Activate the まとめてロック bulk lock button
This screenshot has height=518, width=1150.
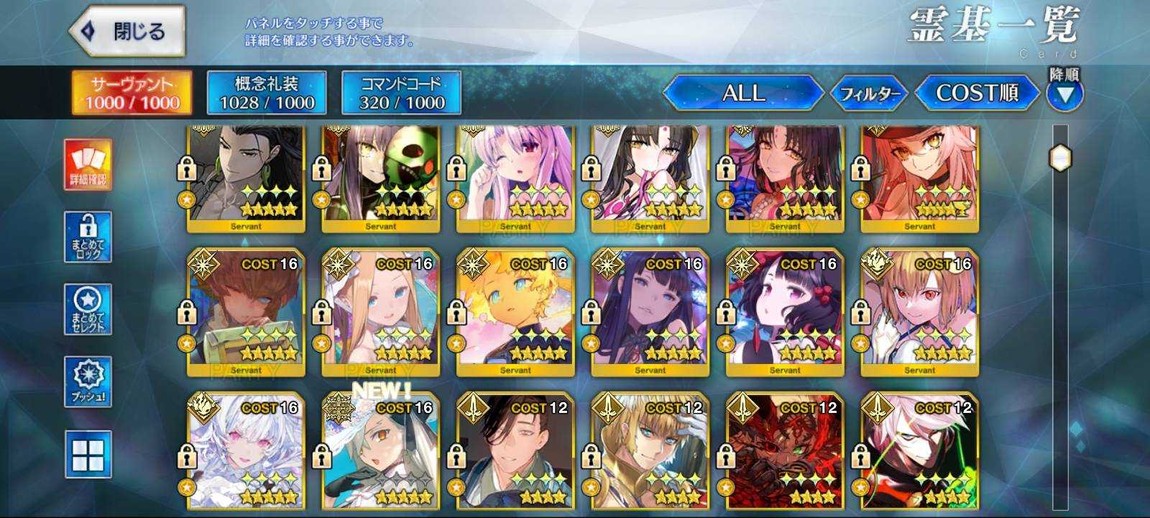tap(88, 237)
